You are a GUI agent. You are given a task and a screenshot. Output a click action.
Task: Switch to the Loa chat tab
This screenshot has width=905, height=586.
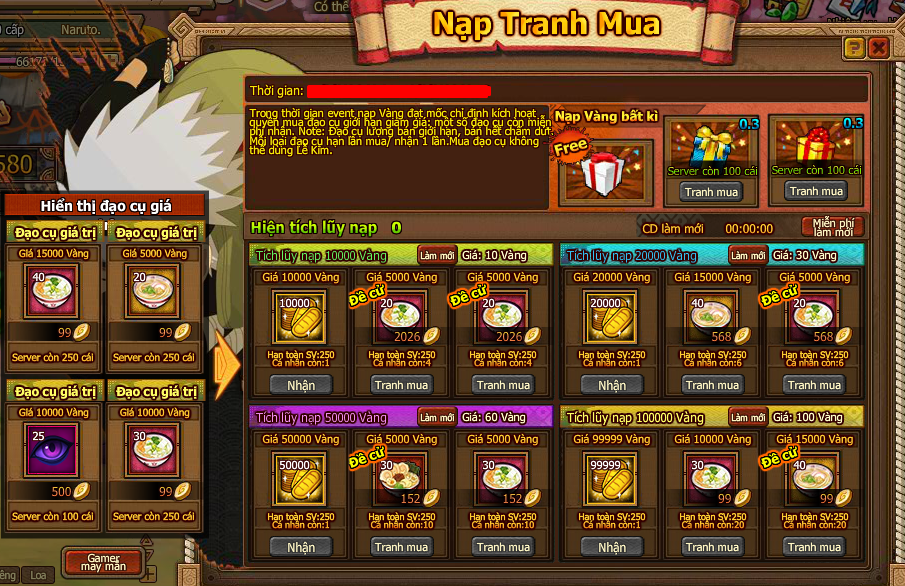pos(39,575)
